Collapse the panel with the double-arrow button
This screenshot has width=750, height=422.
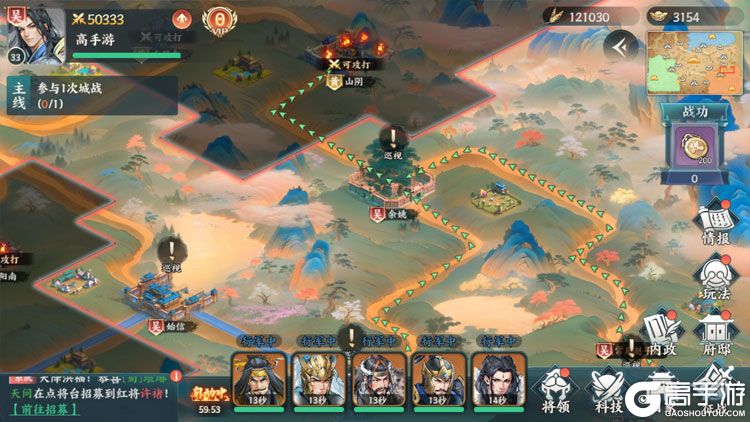[x=620, y=45]
